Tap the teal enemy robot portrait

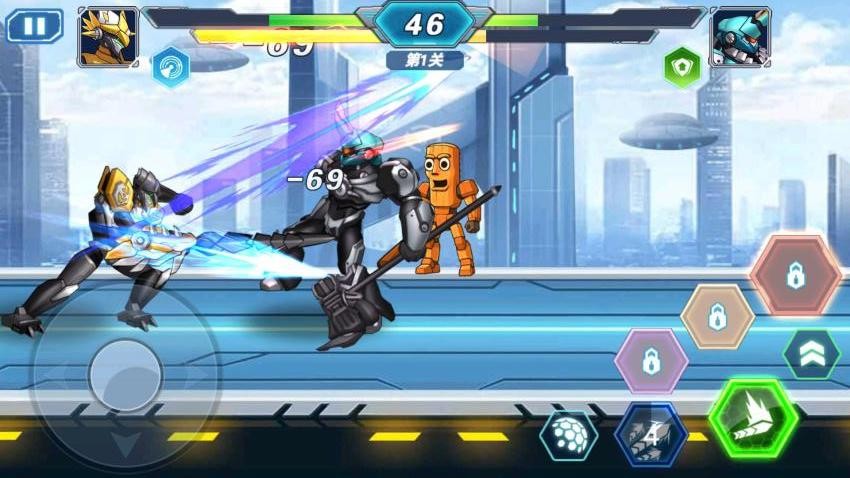[740, 37]
